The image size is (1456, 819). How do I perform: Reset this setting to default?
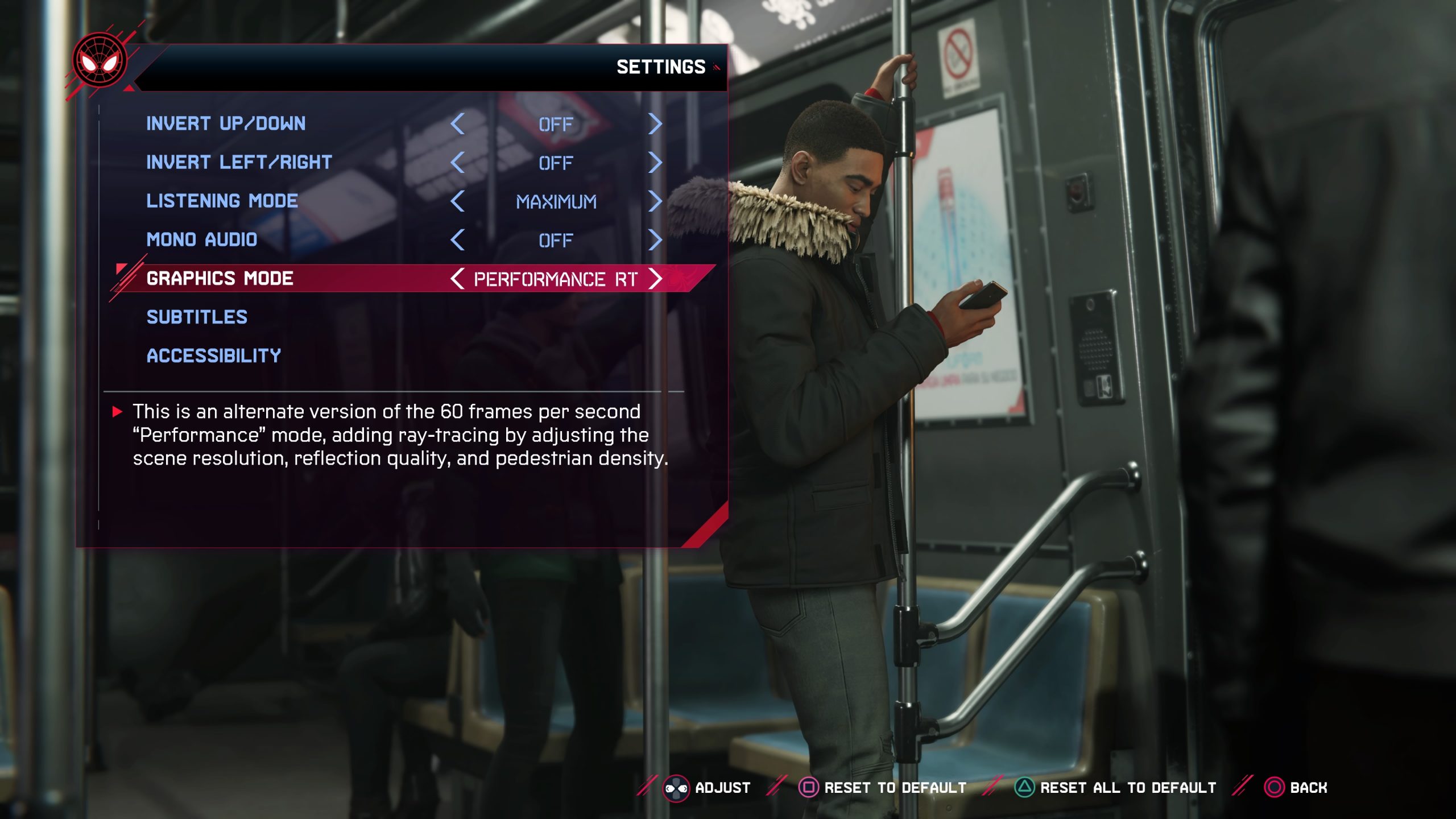[x=883, y=788]
